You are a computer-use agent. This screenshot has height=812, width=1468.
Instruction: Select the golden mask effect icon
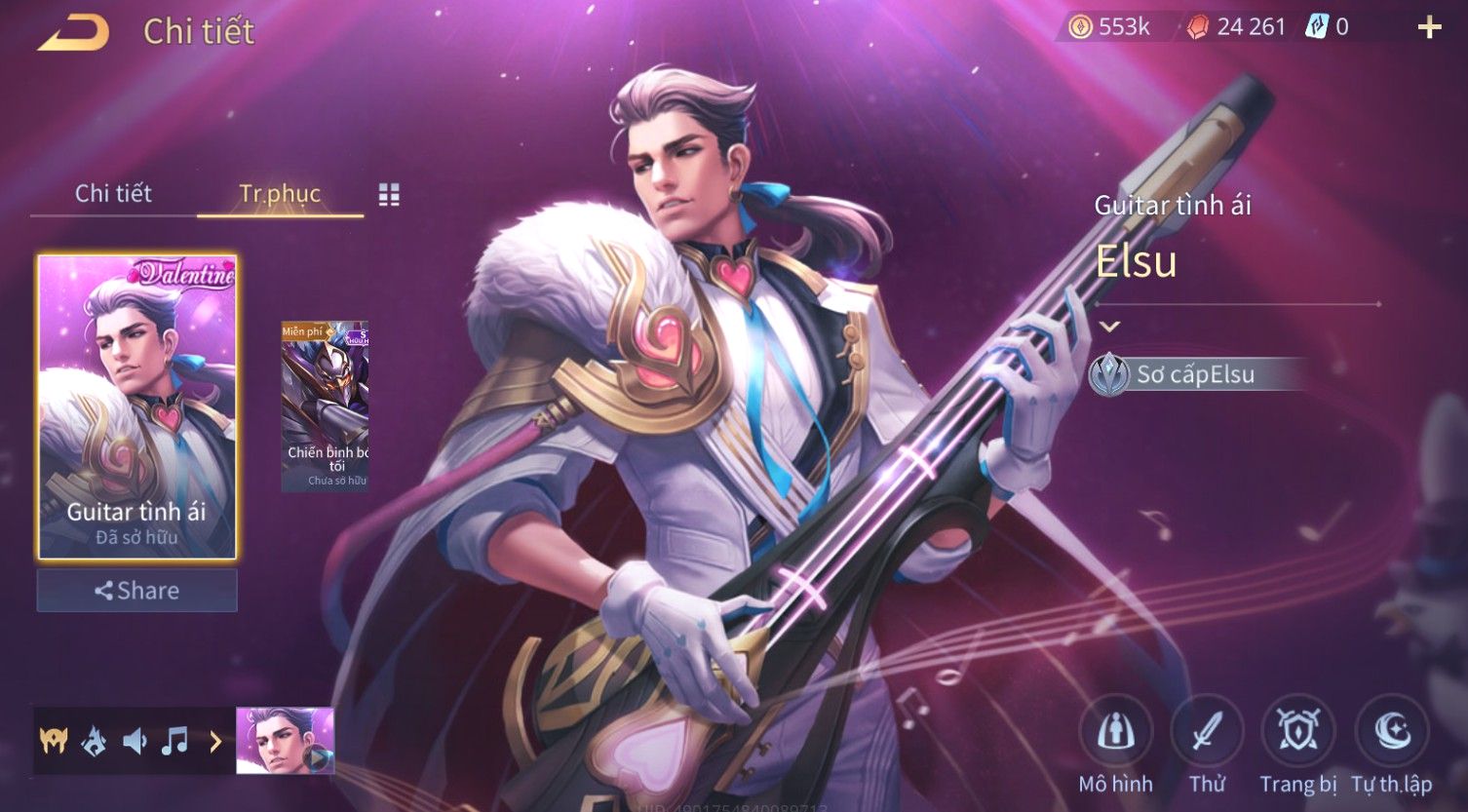pos(54,742)
